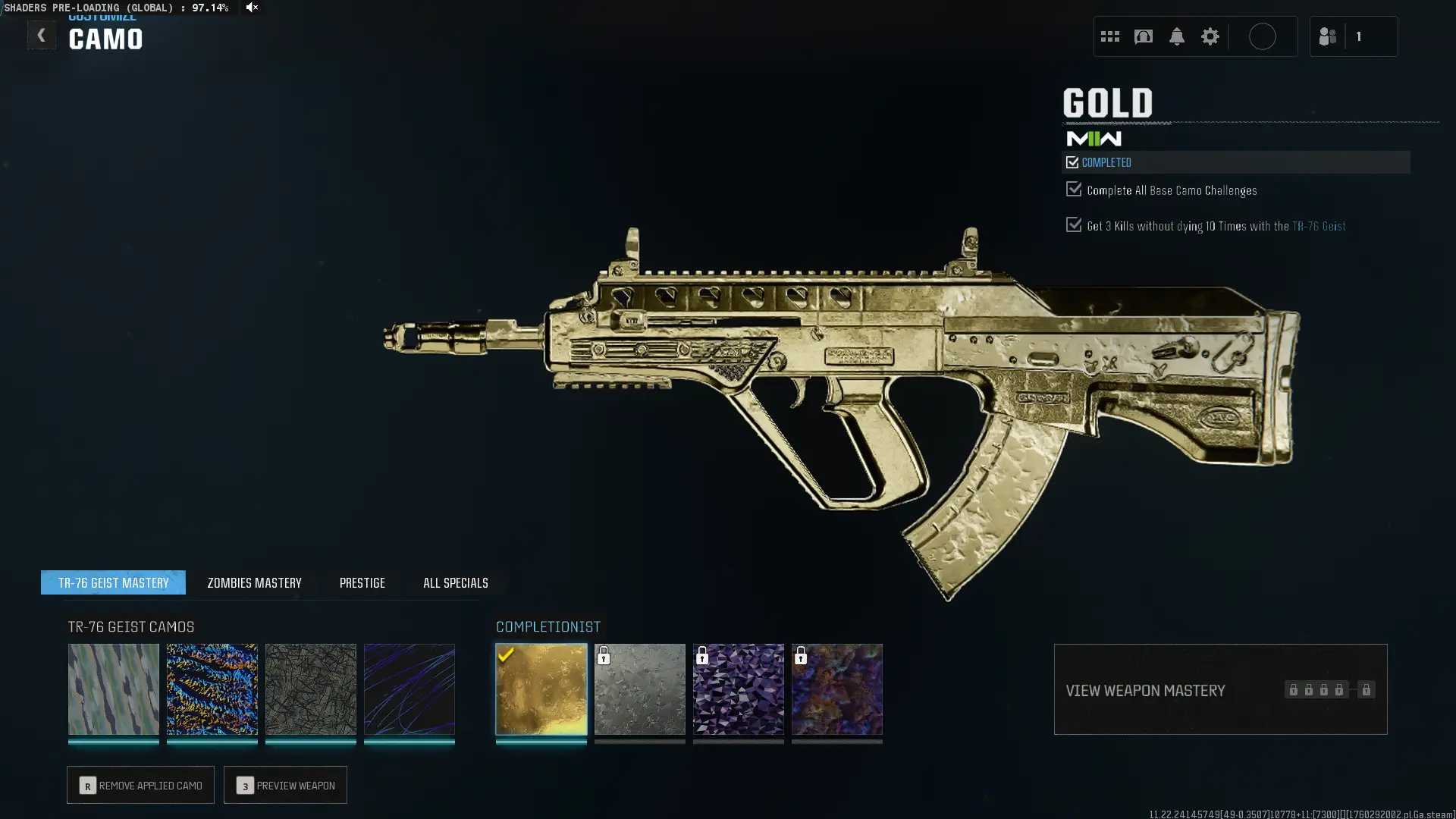
Task: Show the Prestige camo tab
Action: pos(362,582)
